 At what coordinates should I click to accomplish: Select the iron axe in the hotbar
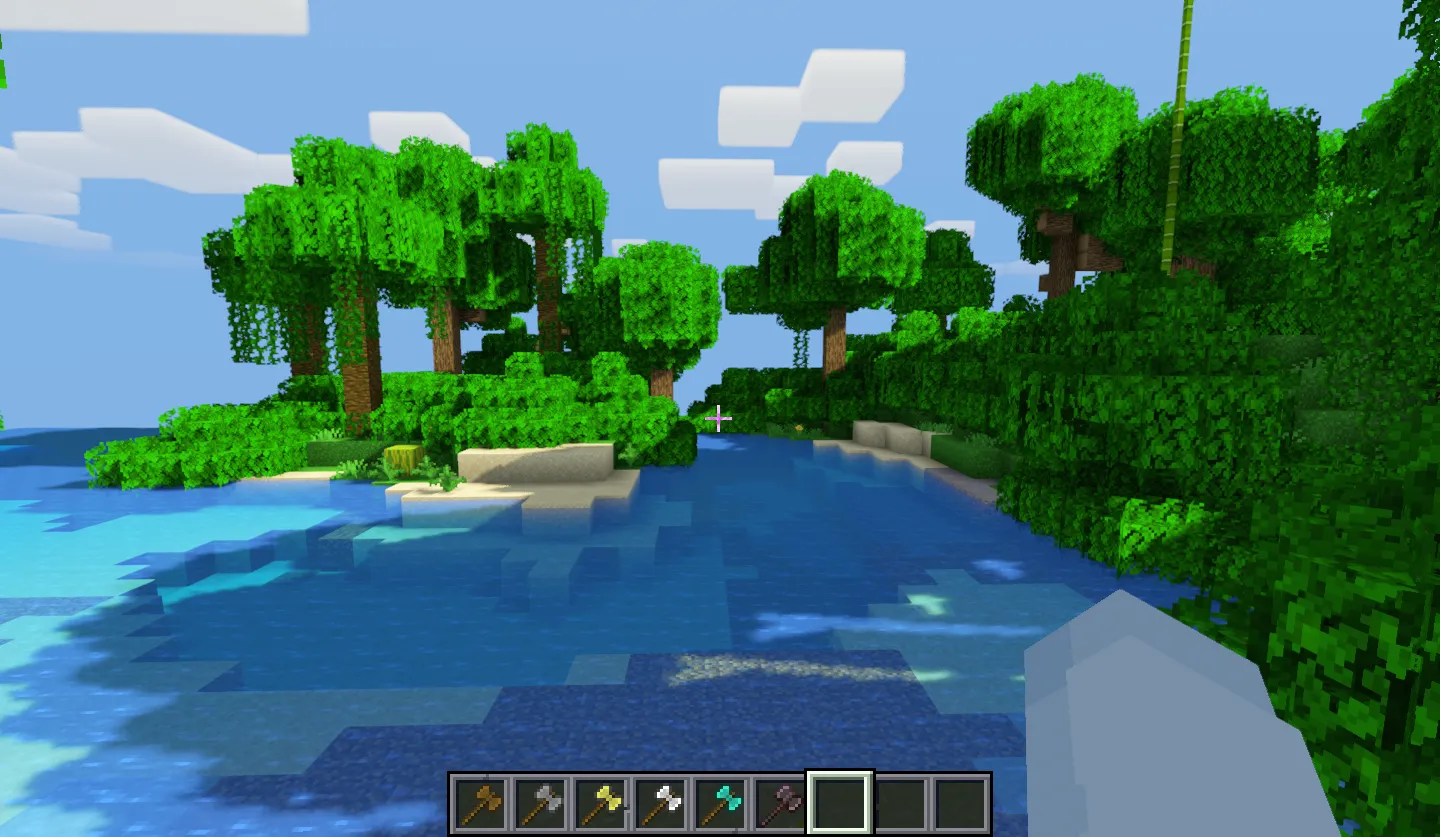point(660,802)
